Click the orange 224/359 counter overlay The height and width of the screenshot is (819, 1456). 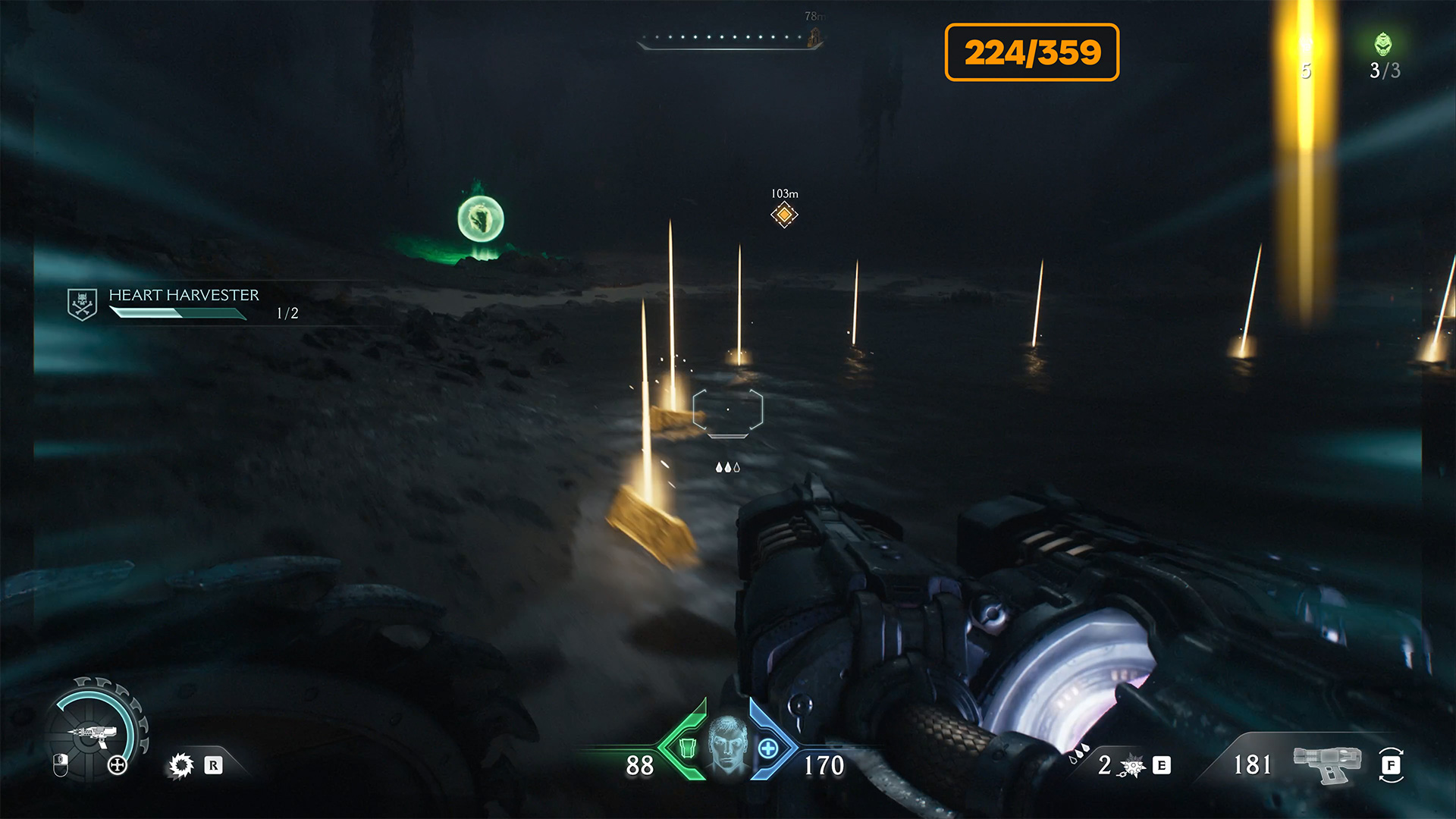click(x=1031, y=52)
